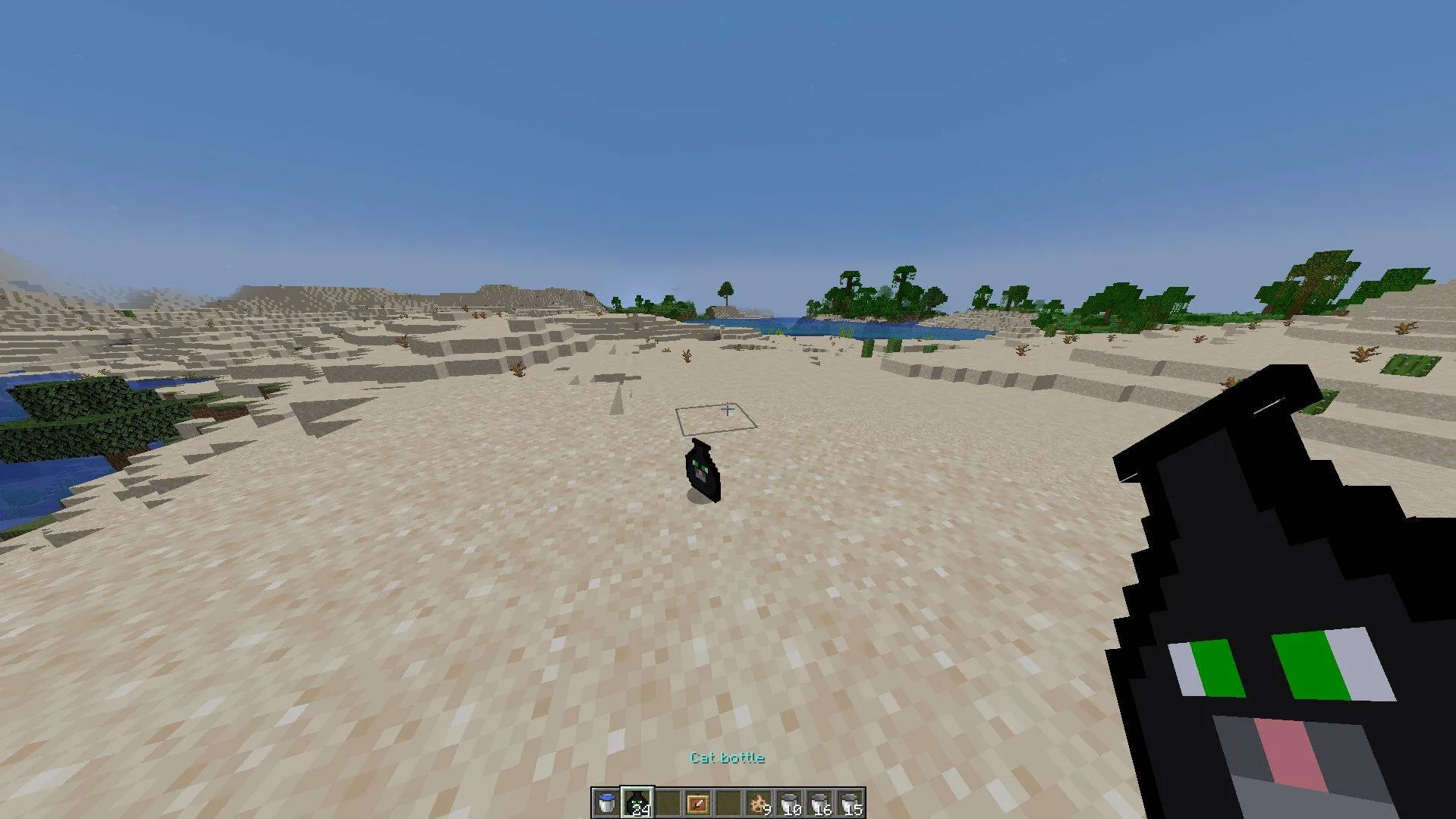Click the block selection outline on the sand
The width and height of the screenshot is (1456, 819).
717,419
